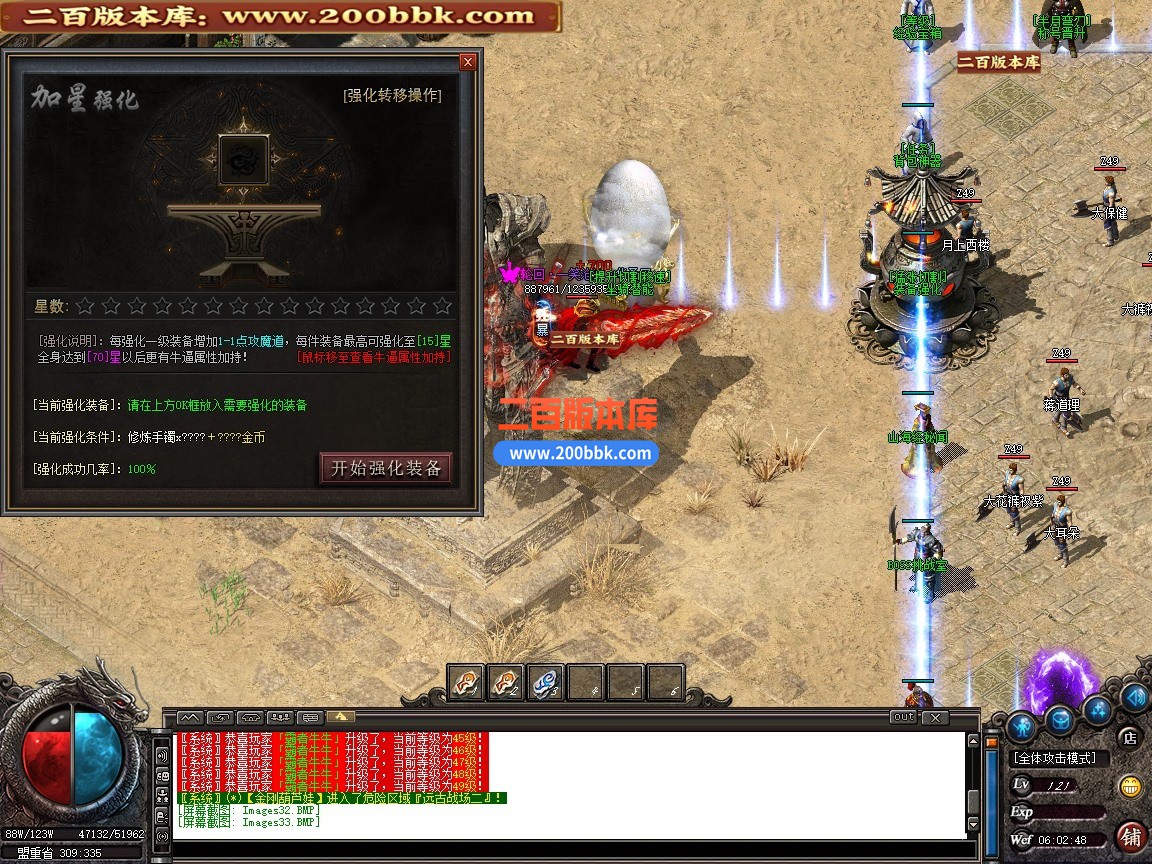1152x864 pixels.
Task: Select the equipment slot above the anvil
Action: tap(243, 159)
